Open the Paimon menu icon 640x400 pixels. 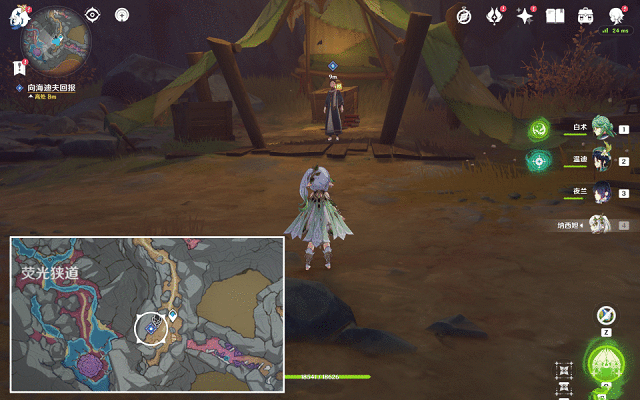pyautogui.click(x=22, y=17)
